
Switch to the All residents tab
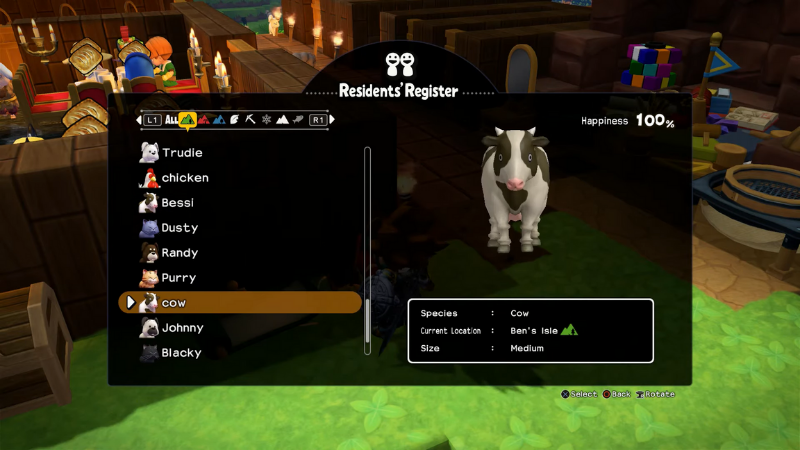coord(171,120)
